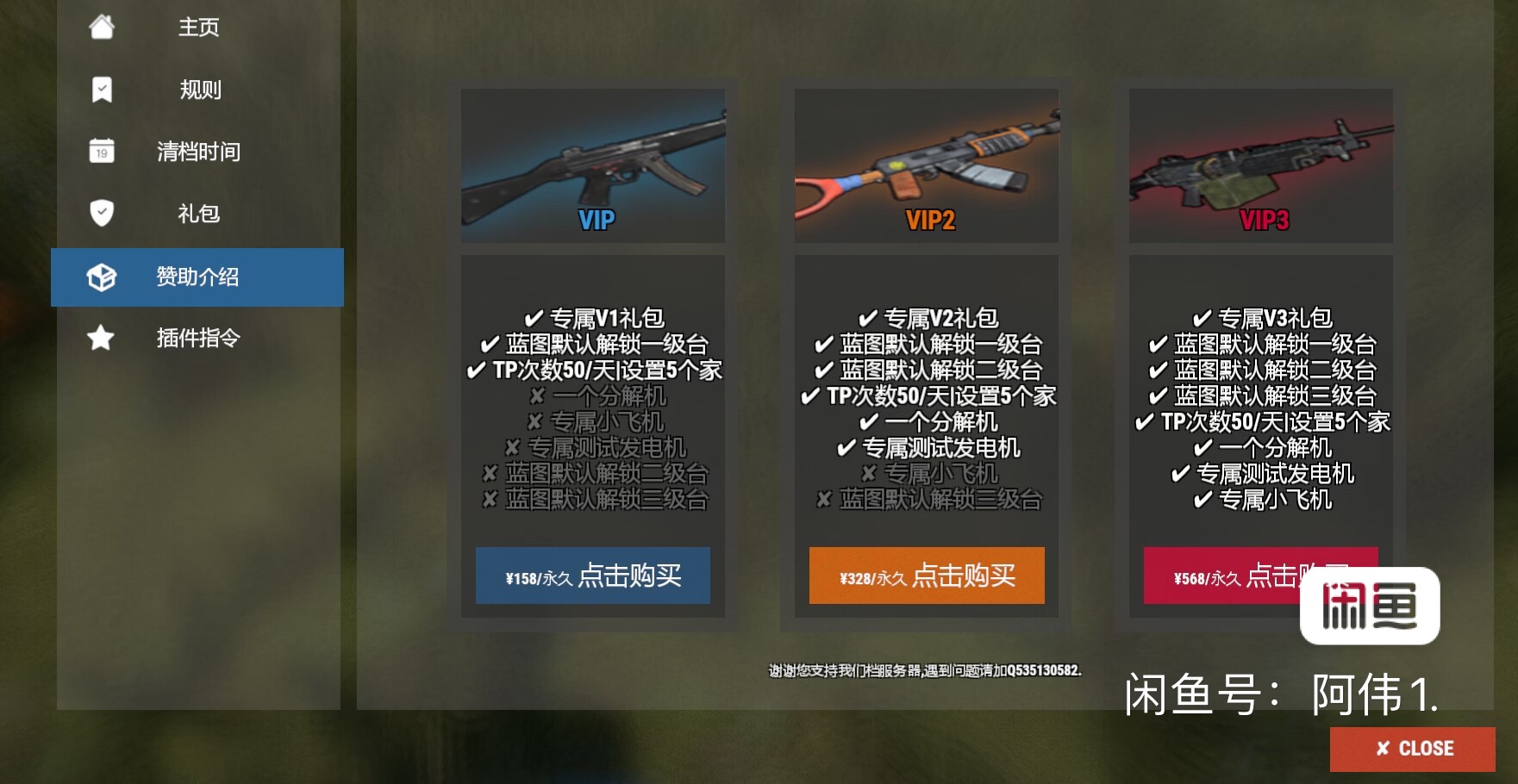
Task: Open the 主页 menu entry
Action: (197, 27)
